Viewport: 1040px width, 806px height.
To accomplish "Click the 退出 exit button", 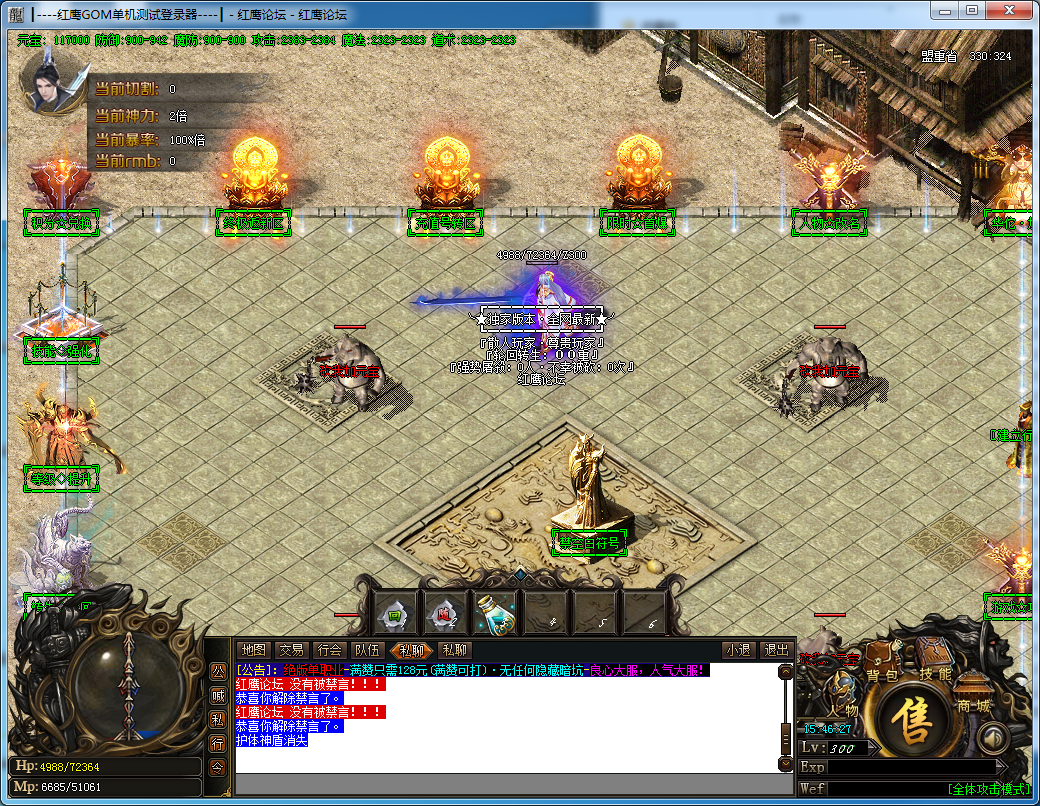I will pyautogui.click(x=776, y=650).
